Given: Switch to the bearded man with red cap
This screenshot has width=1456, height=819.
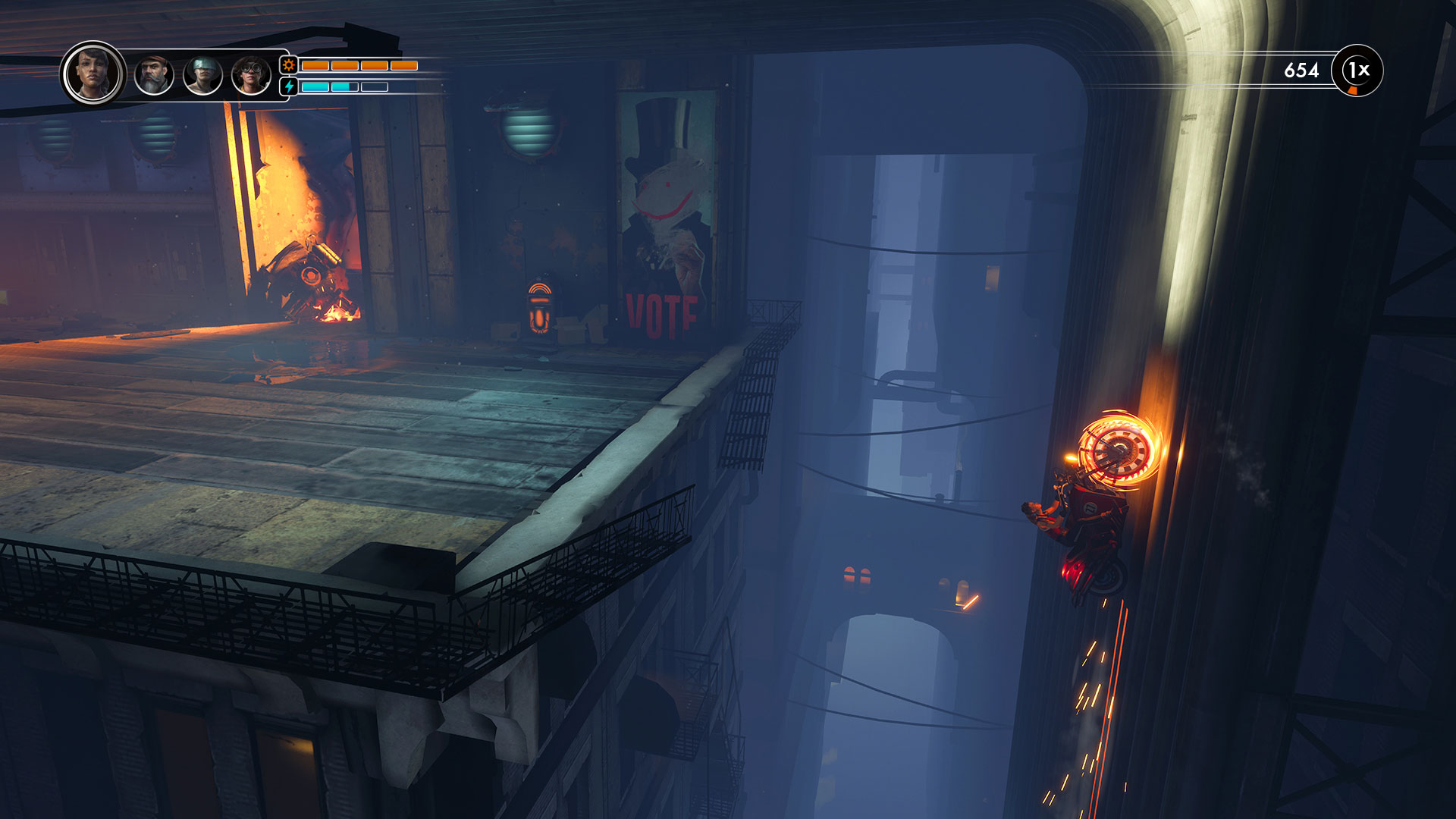Looking at the screenshot, I should pos(154,76).
